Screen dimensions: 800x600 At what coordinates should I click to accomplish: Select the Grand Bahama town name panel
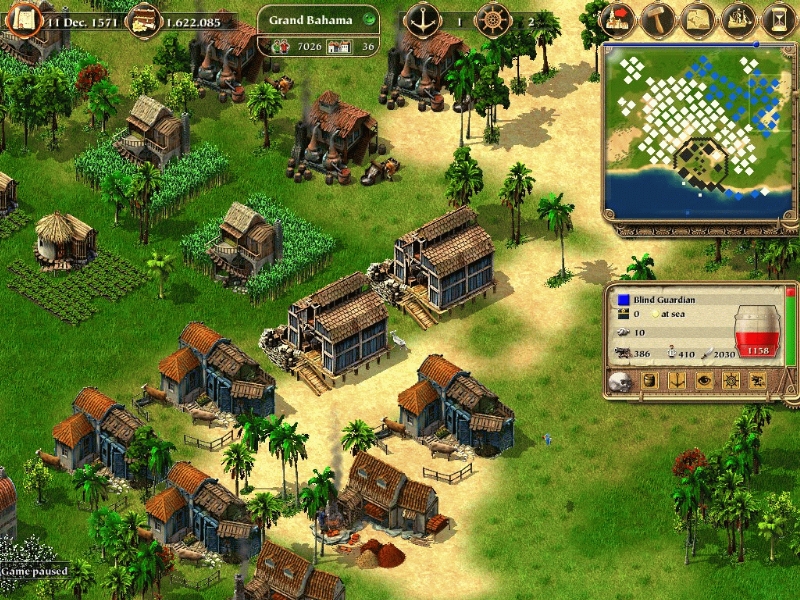click(312, 19)
